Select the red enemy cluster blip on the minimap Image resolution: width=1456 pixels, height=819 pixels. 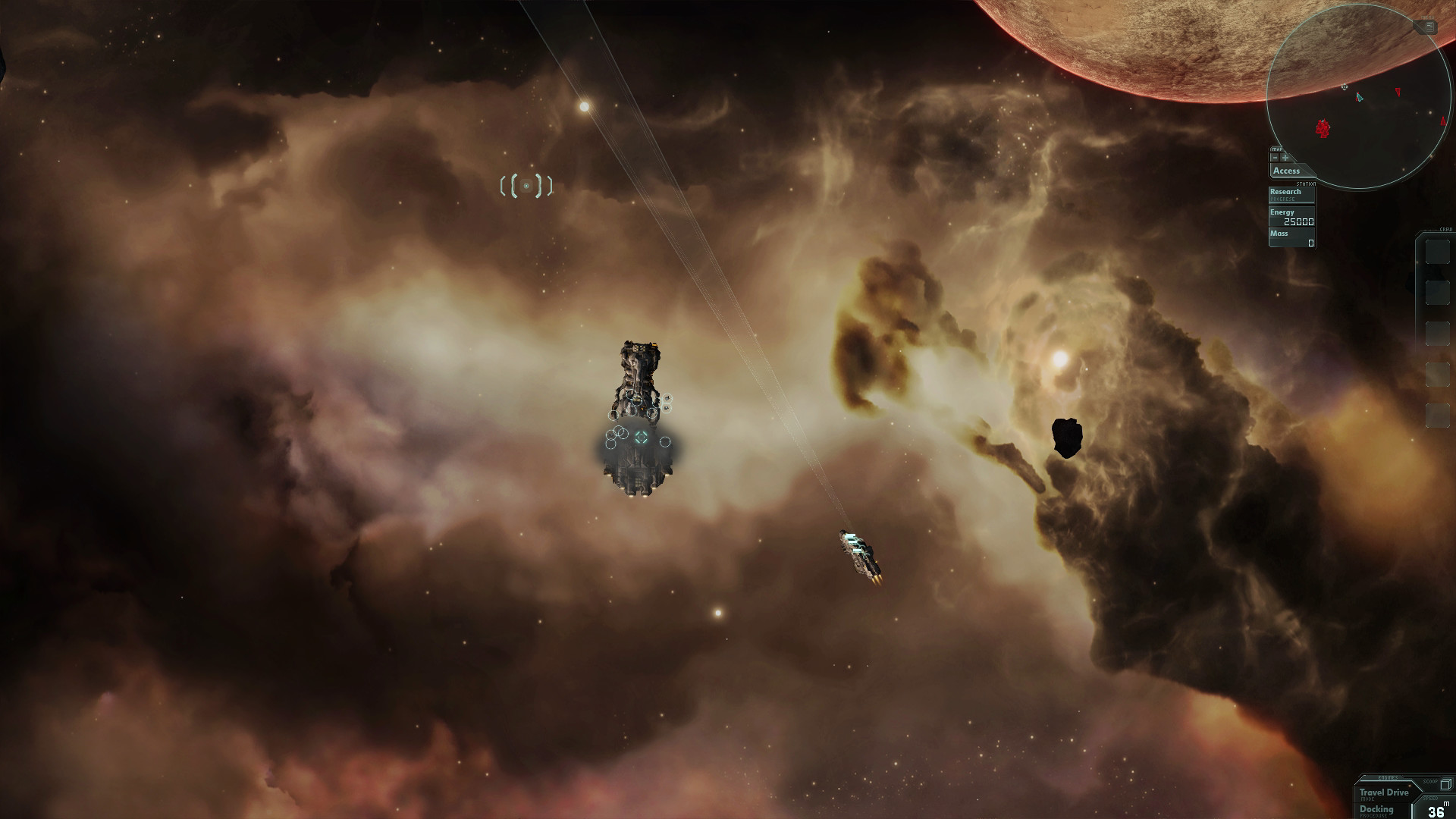point(1322,127)
